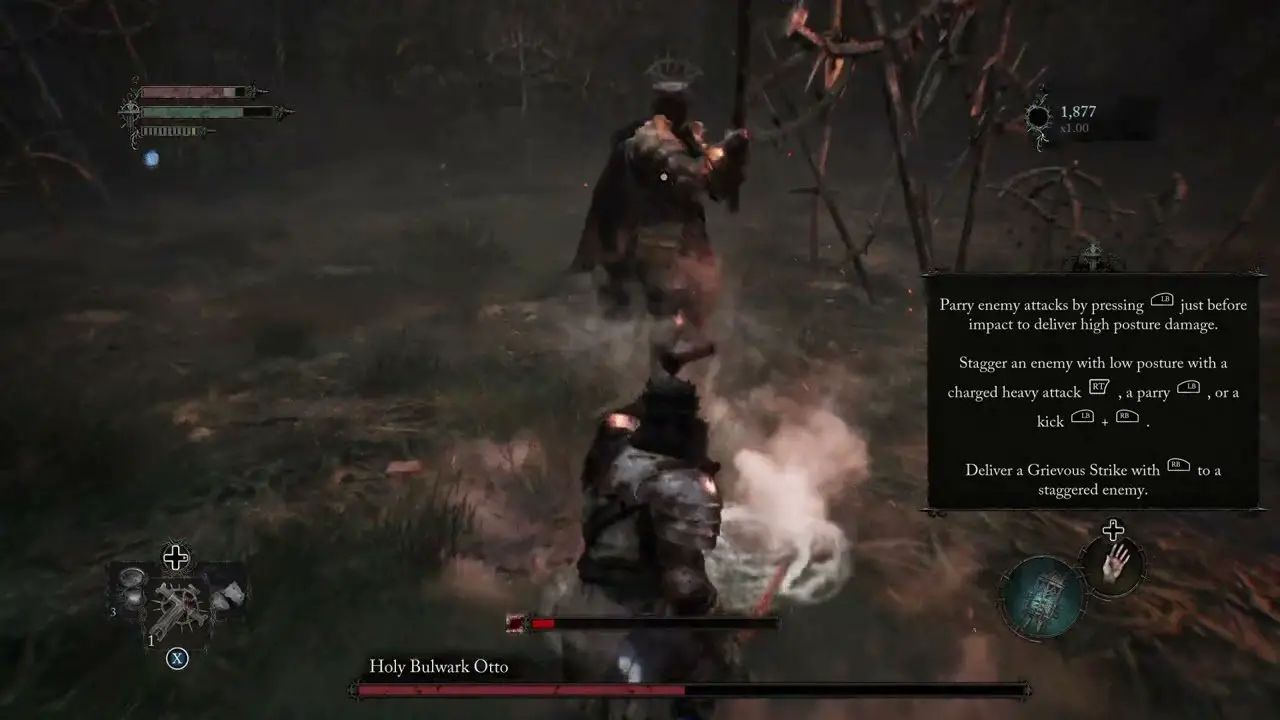Click the player health bar top-left

196,92
